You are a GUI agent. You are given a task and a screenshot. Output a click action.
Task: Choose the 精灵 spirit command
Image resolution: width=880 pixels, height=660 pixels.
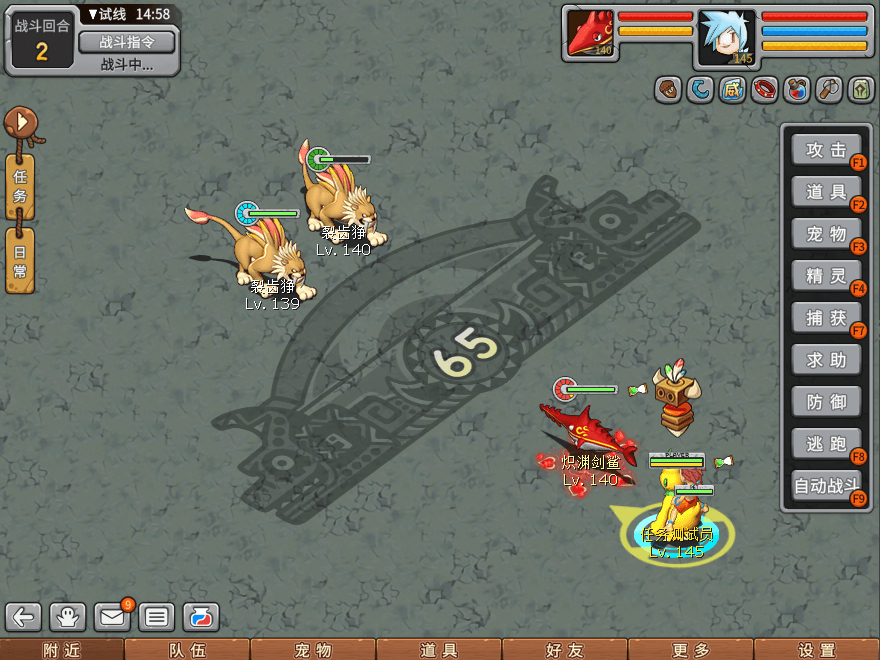826,275
